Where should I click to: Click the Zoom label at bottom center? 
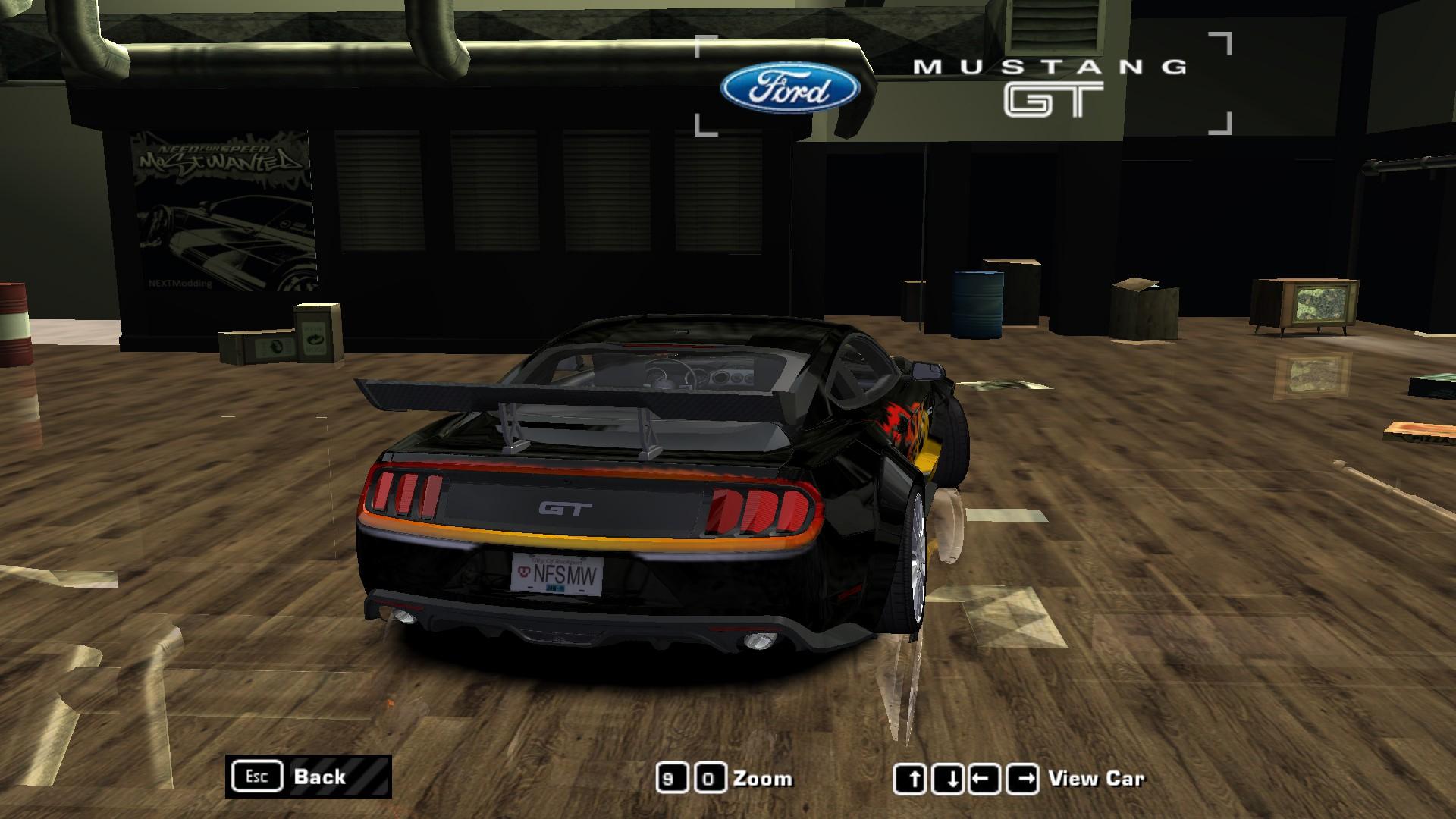pos(762,777)
